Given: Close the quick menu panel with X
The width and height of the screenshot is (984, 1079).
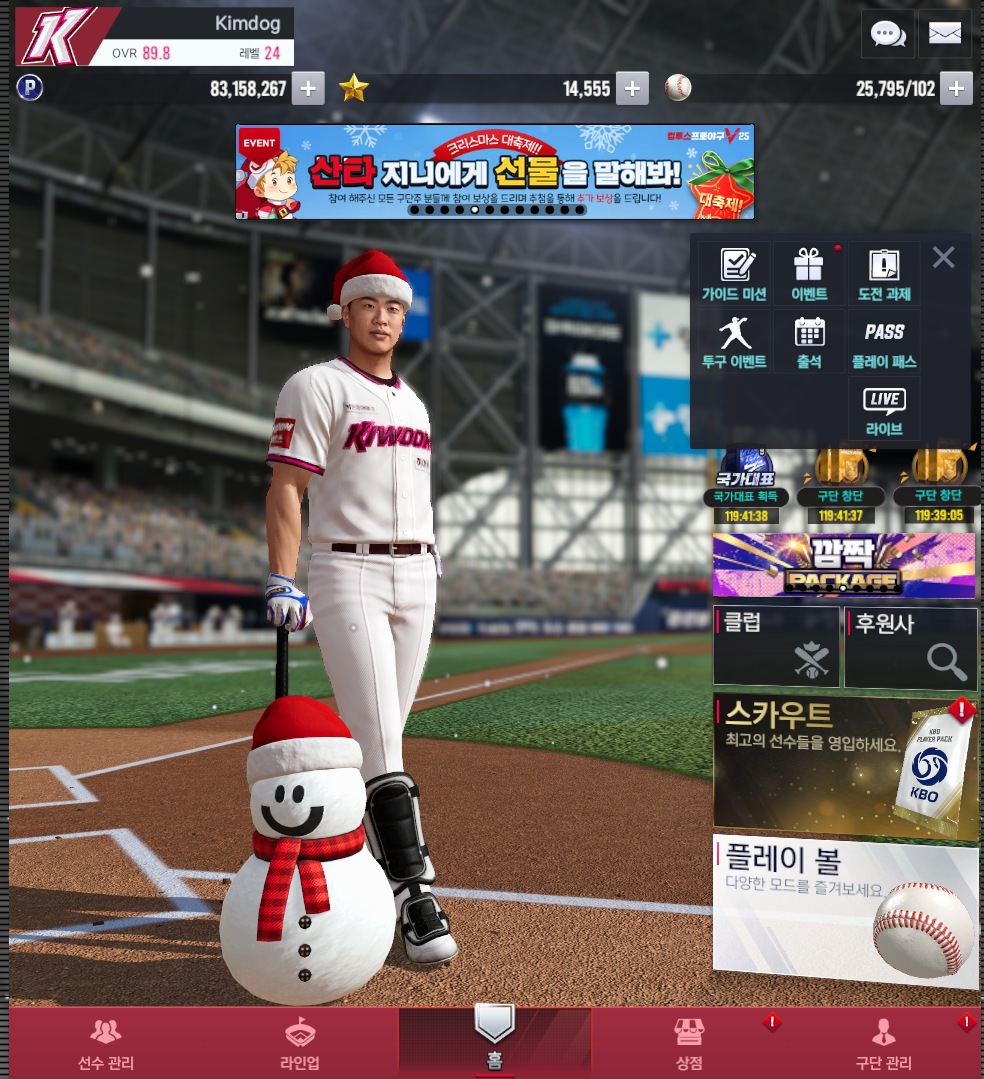Looking at the screenshot, I should click(x=943, y=258).
